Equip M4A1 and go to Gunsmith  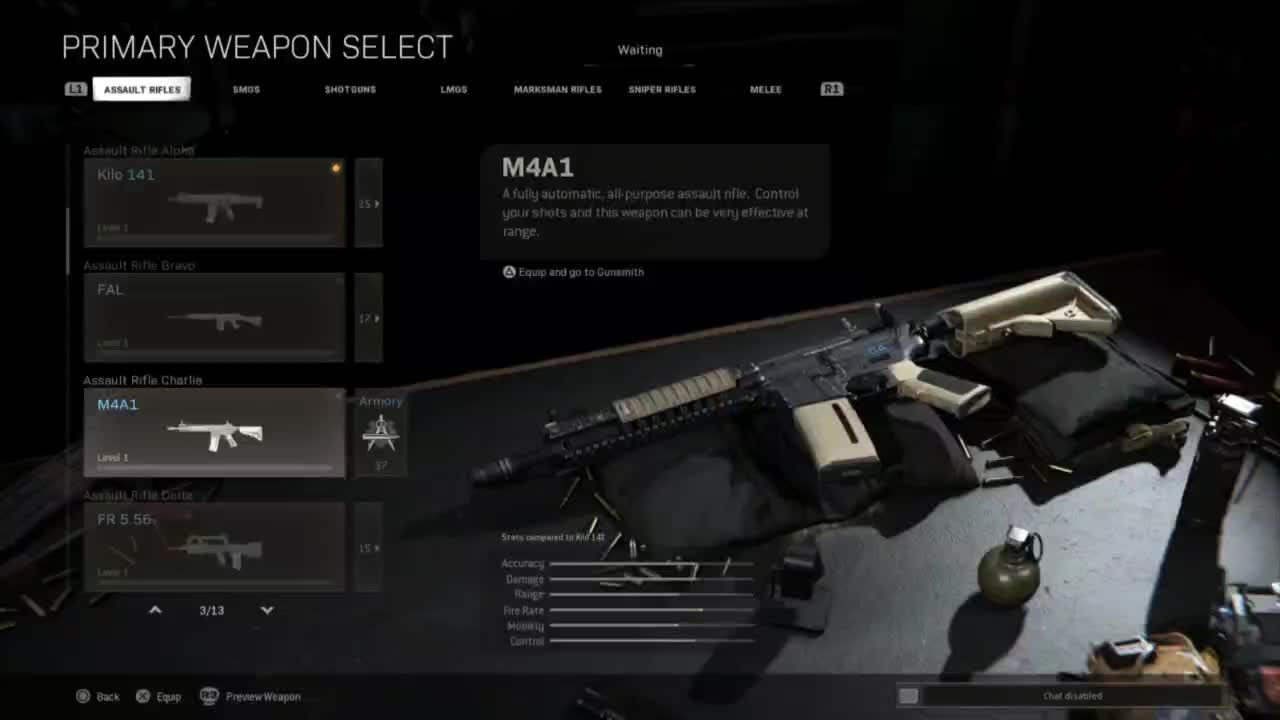pos(574,272)
